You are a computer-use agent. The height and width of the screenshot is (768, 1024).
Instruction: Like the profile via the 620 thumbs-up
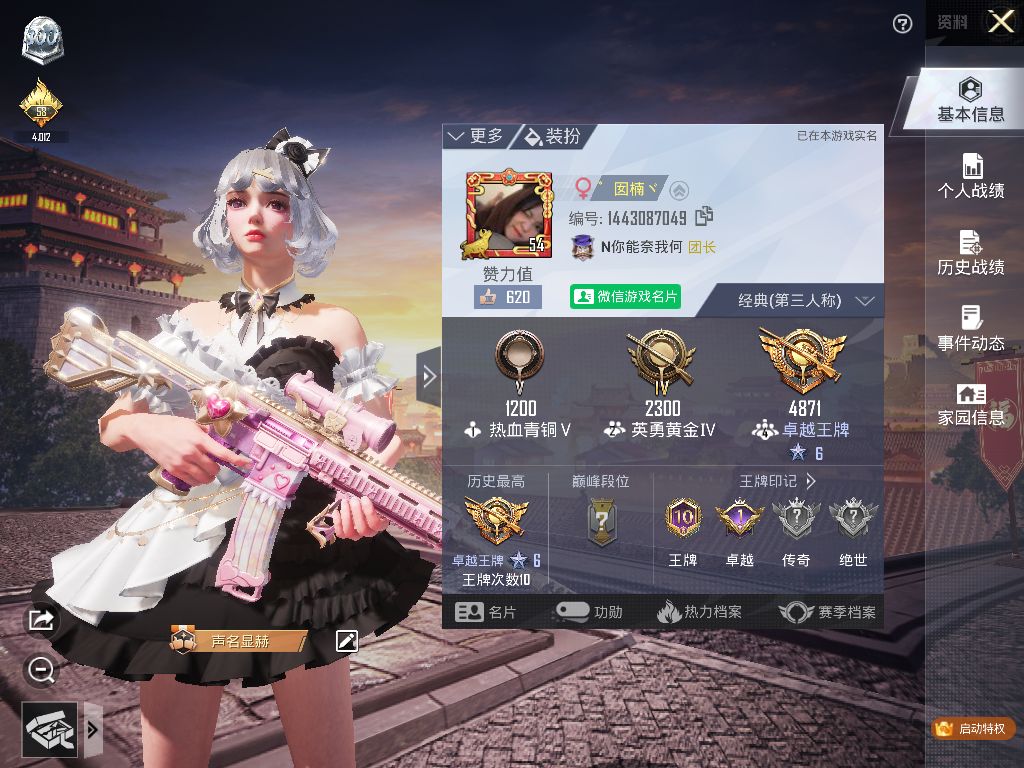pyautogui.click(x=506, y=297)
